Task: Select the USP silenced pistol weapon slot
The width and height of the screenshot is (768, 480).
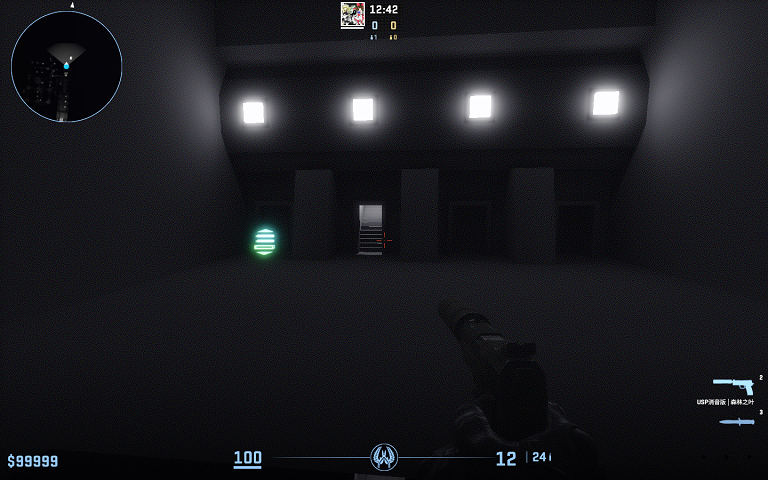Action: point(733,385)
